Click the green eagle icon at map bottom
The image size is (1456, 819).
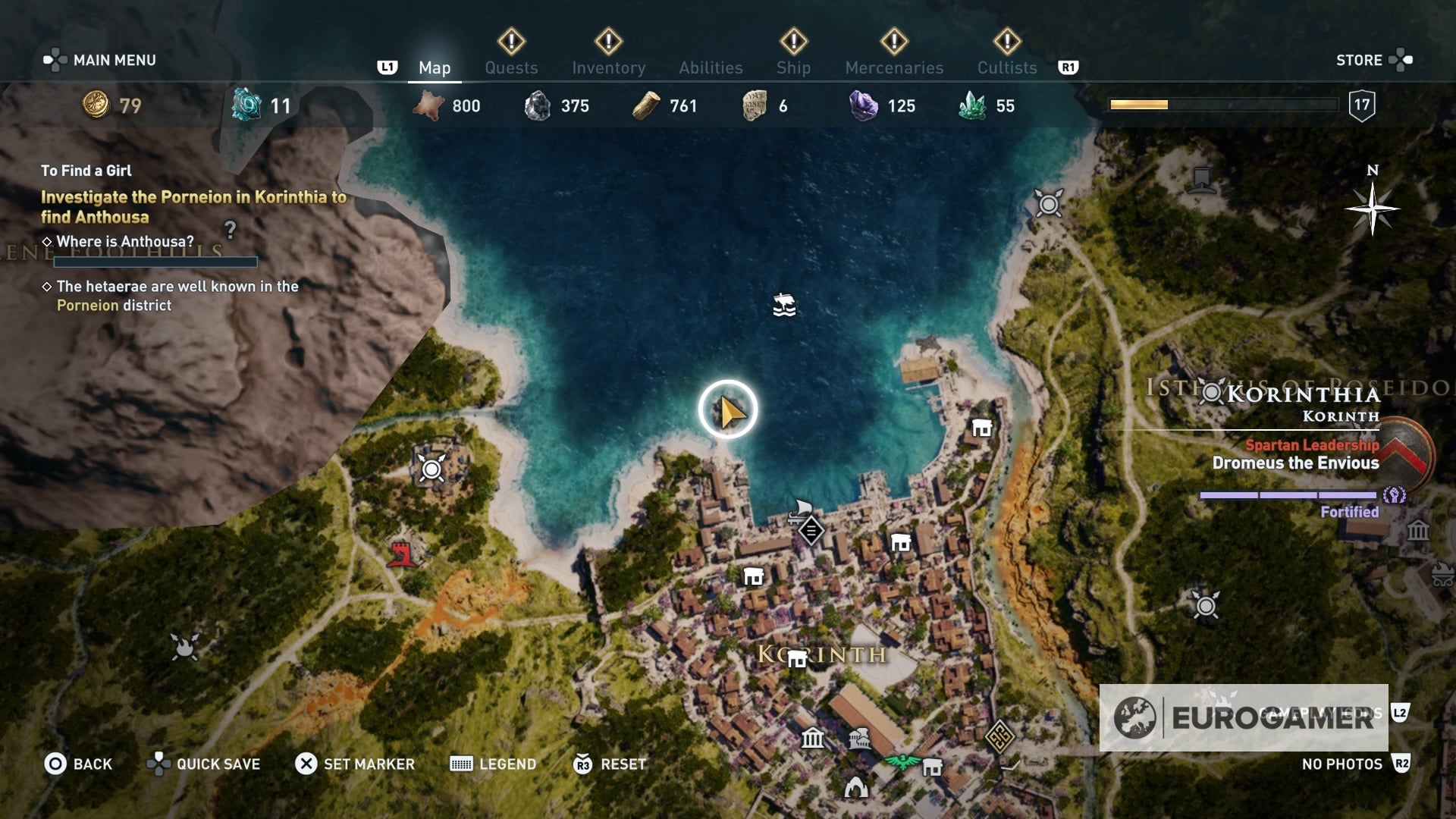[x=902, y=762]
